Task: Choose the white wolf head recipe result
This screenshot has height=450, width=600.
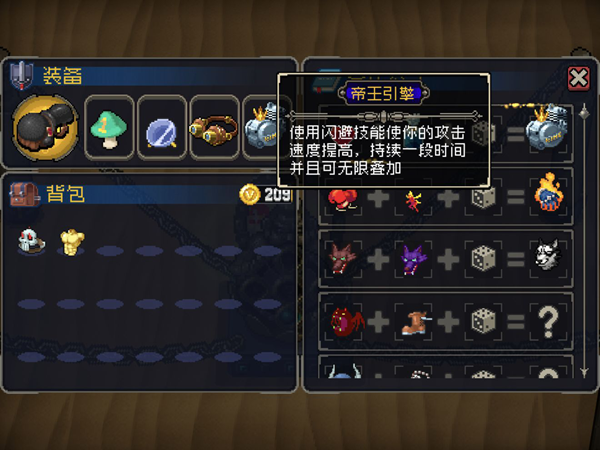Action: coord(546,257)
